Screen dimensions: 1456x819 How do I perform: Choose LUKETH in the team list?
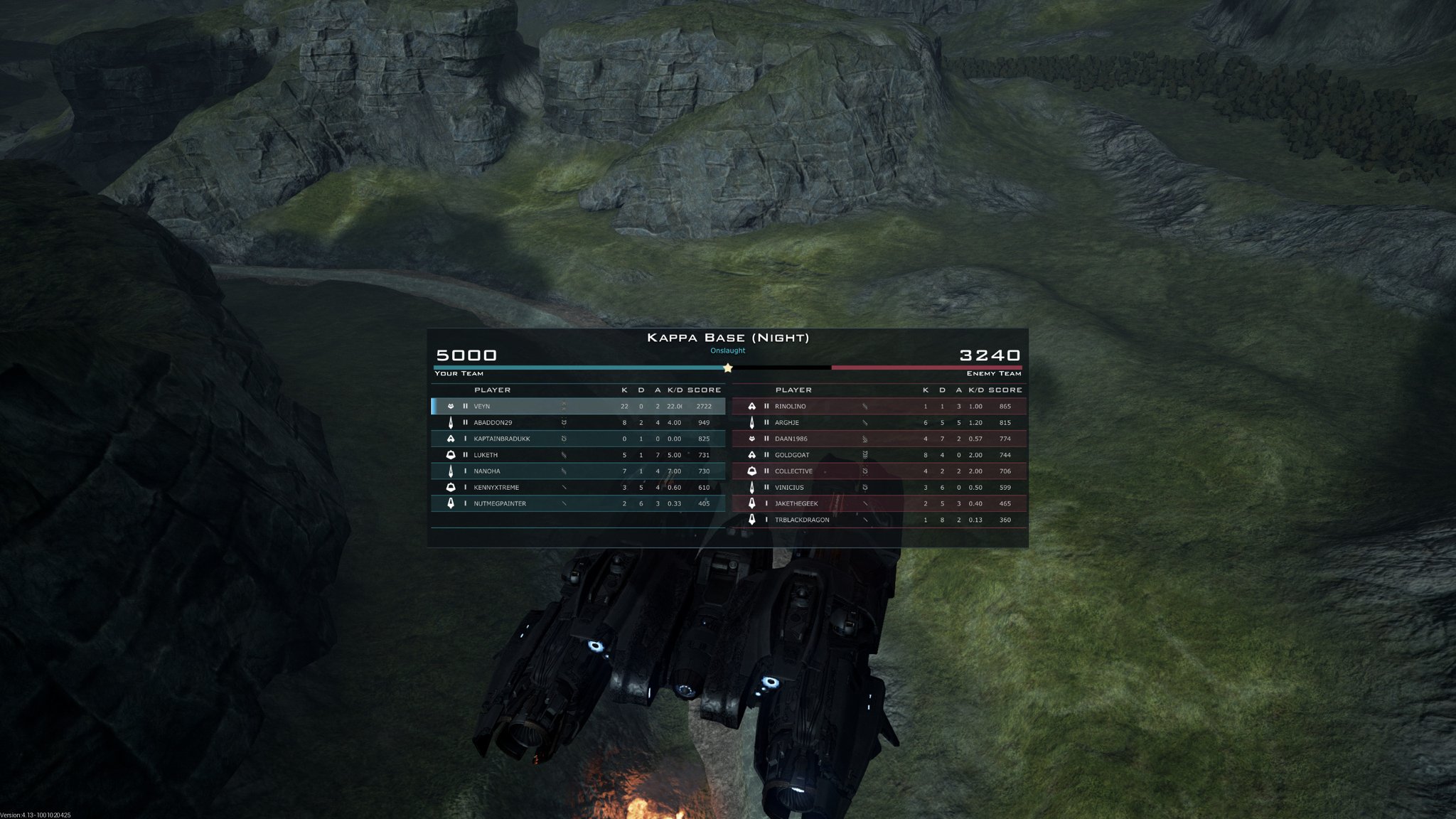pos(579,455)
